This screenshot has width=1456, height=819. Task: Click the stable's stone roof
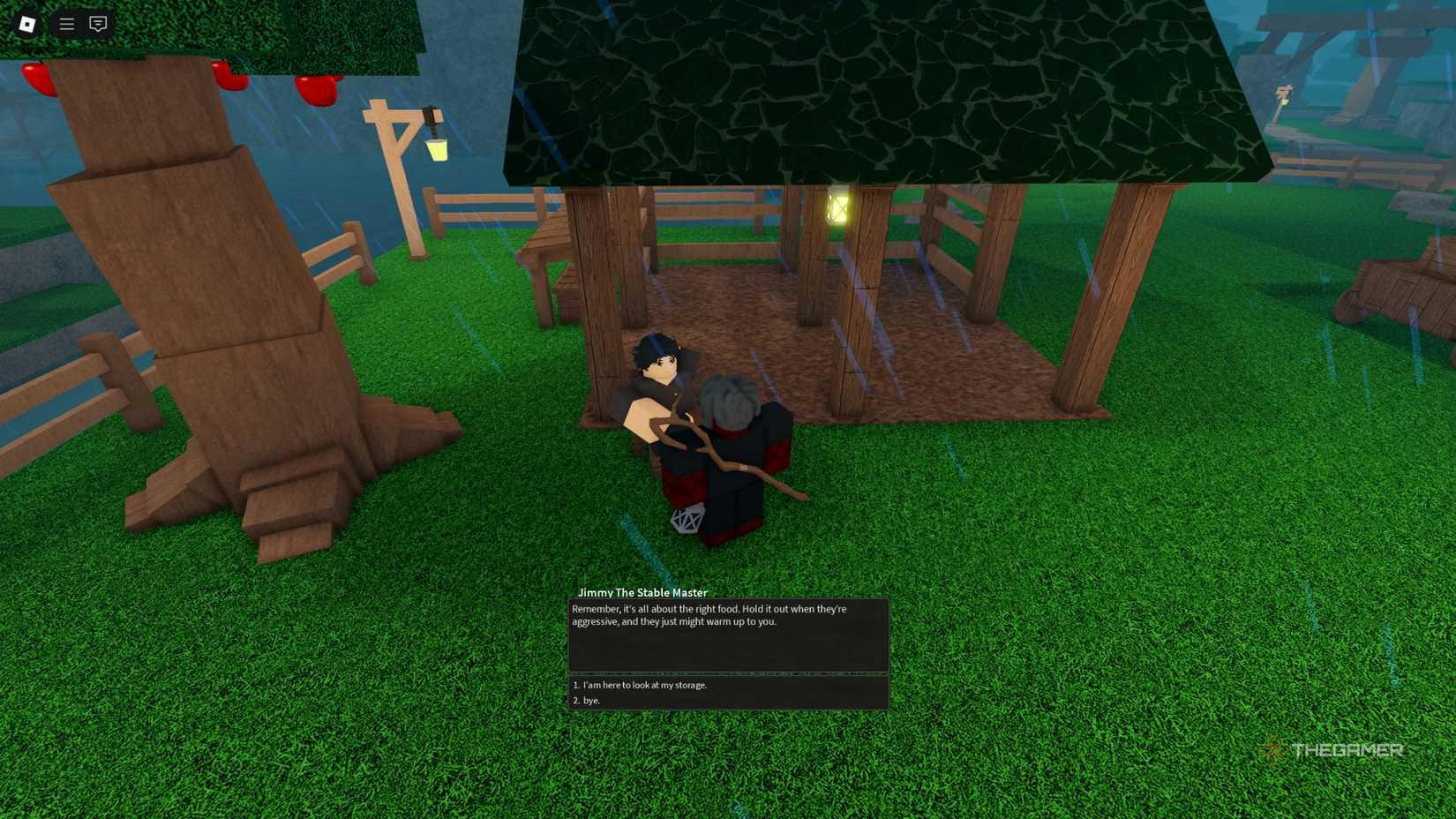pyautogui.click(x=882, y=88)
